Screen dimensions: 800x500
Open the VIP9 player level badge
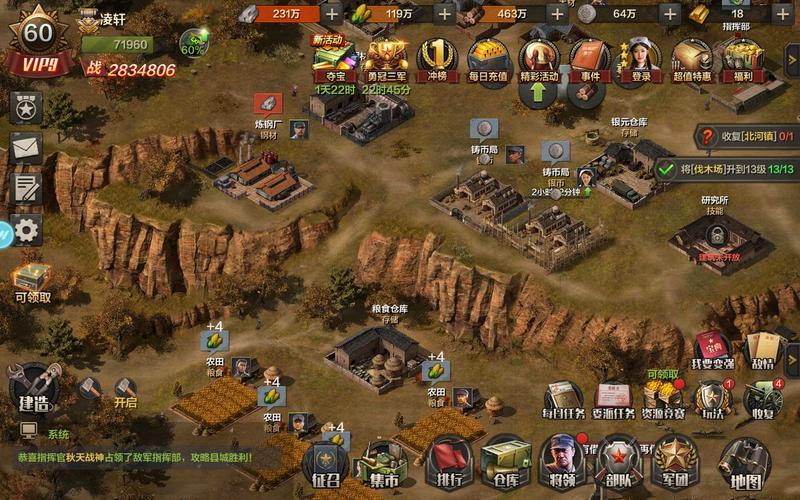coord(37,45)
